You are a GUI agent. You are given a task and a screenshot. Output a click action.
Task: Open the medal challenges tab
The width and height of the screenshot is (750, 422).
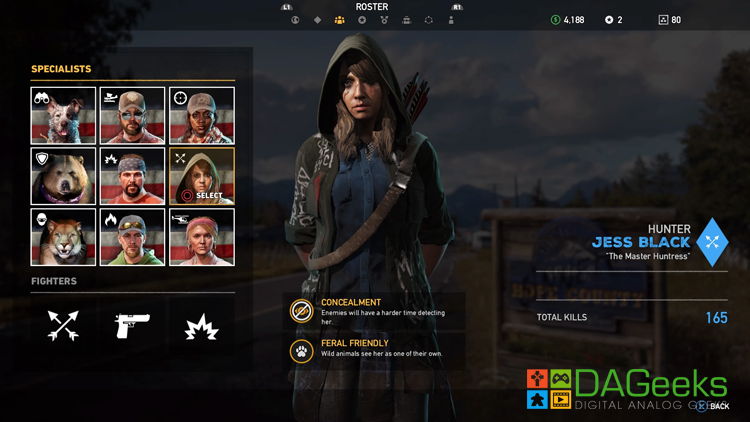tap(385, 20)
